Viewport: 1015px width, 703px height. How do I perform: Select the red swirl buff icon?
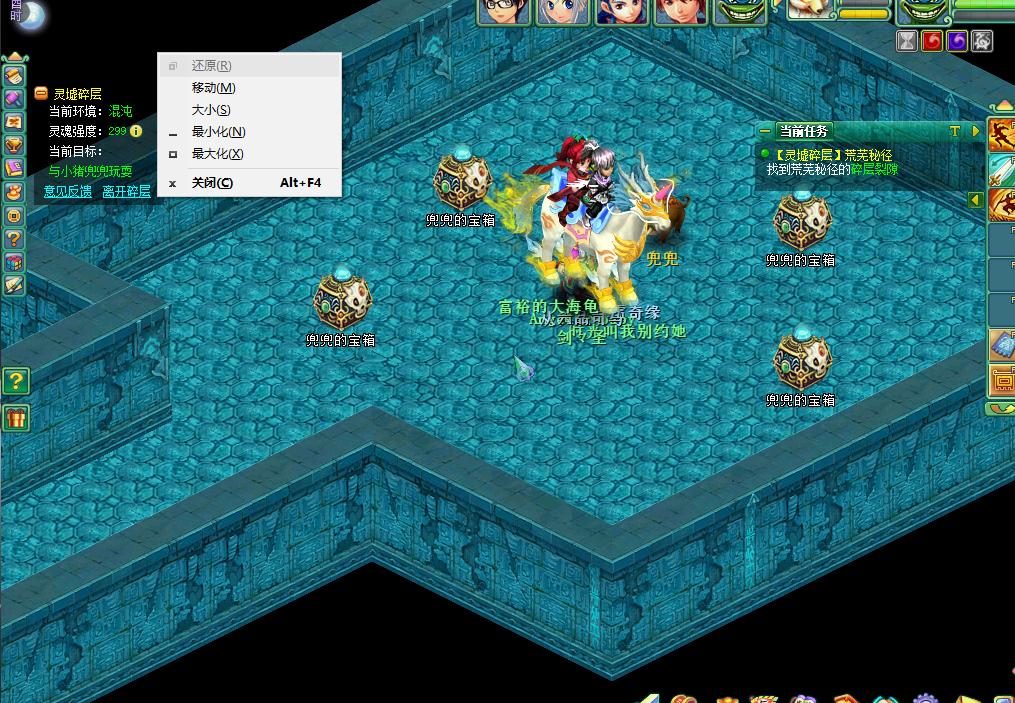point(932,41)
